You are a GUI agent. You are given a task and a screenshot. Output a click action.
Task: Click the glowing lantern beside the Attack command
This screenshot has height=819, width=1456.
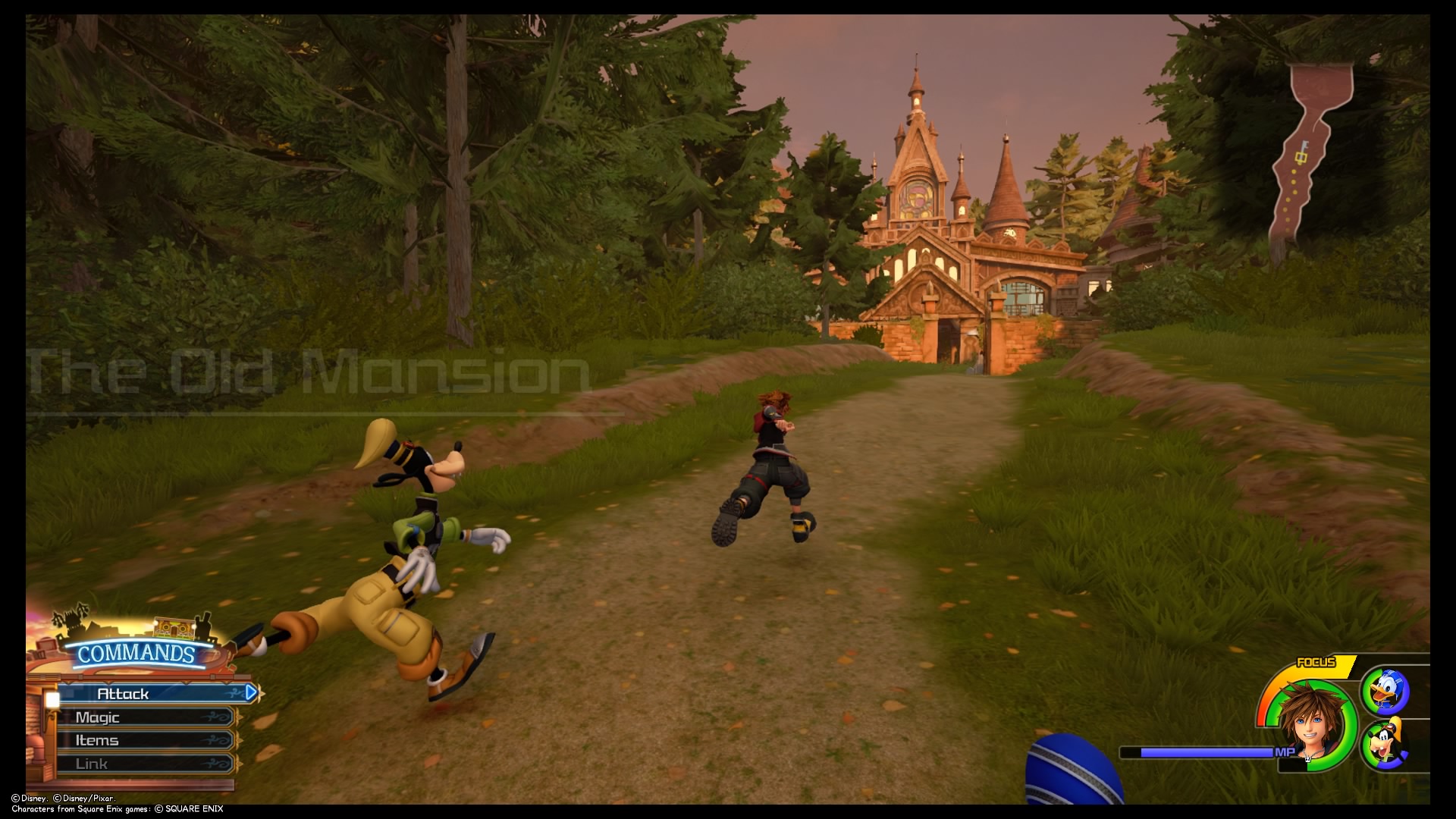52,699
